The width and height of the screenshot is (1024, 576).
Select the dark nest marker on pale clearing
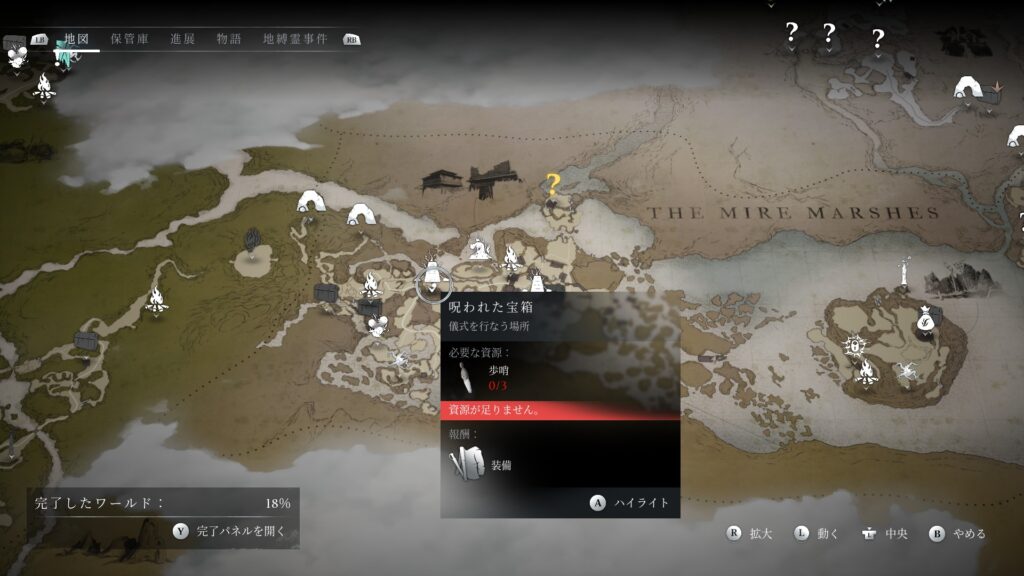[x=253, y=240]
